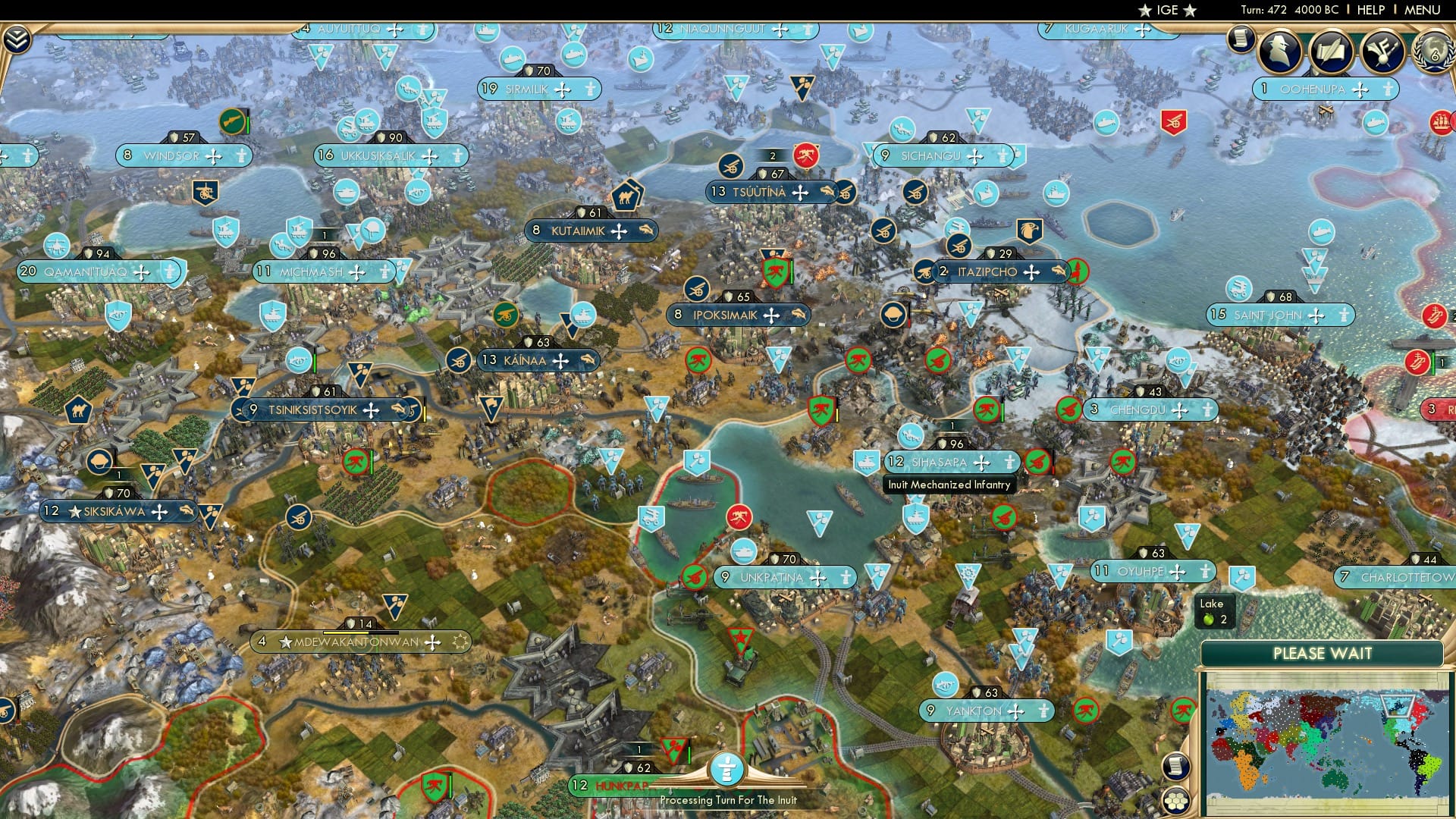1456x819 pixels.
Task: Open the Social Policies scroll icon
Action: coord(1332,50)
